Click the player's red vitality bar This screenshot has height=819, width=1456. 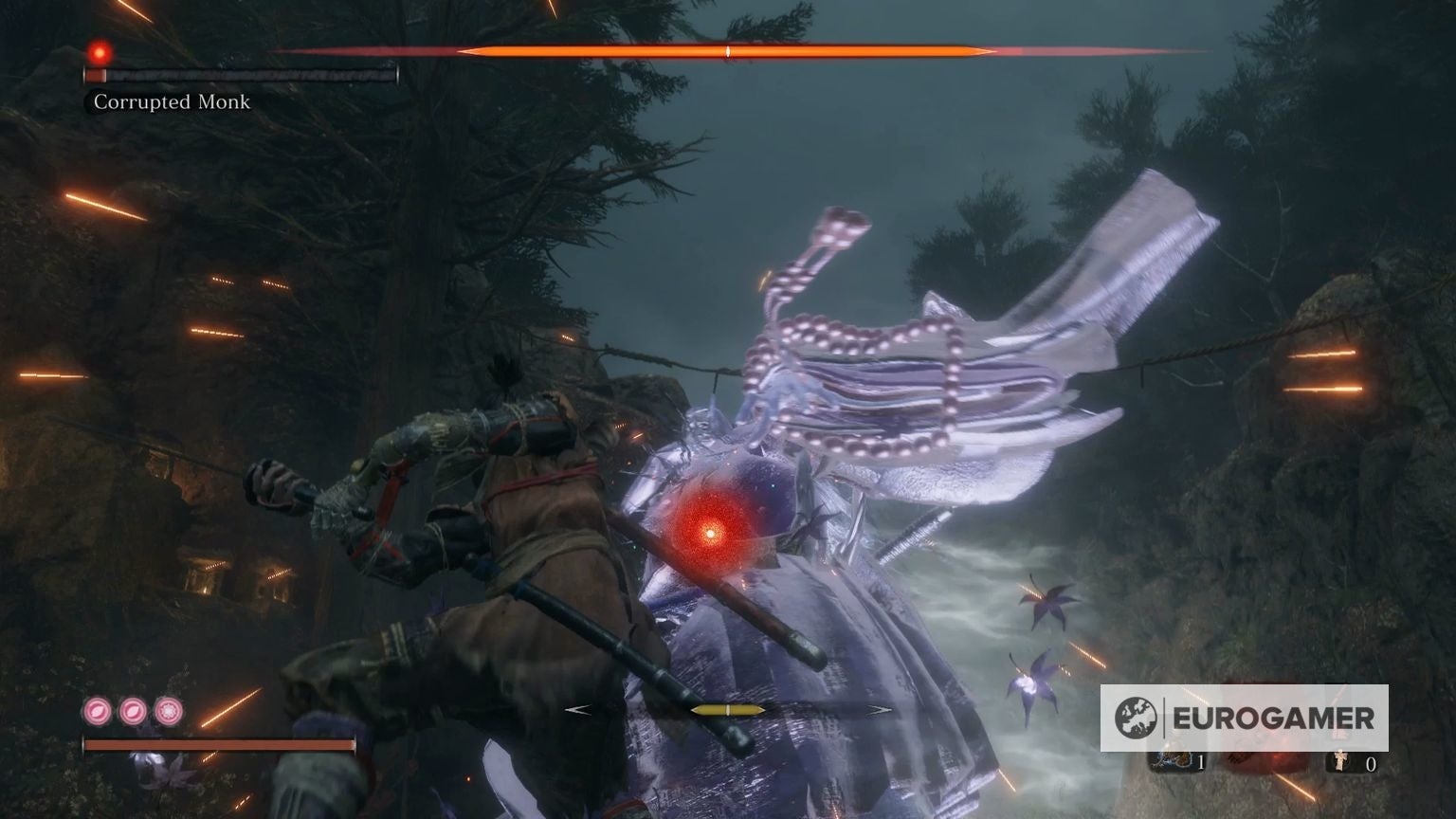[x=218, y=746]
